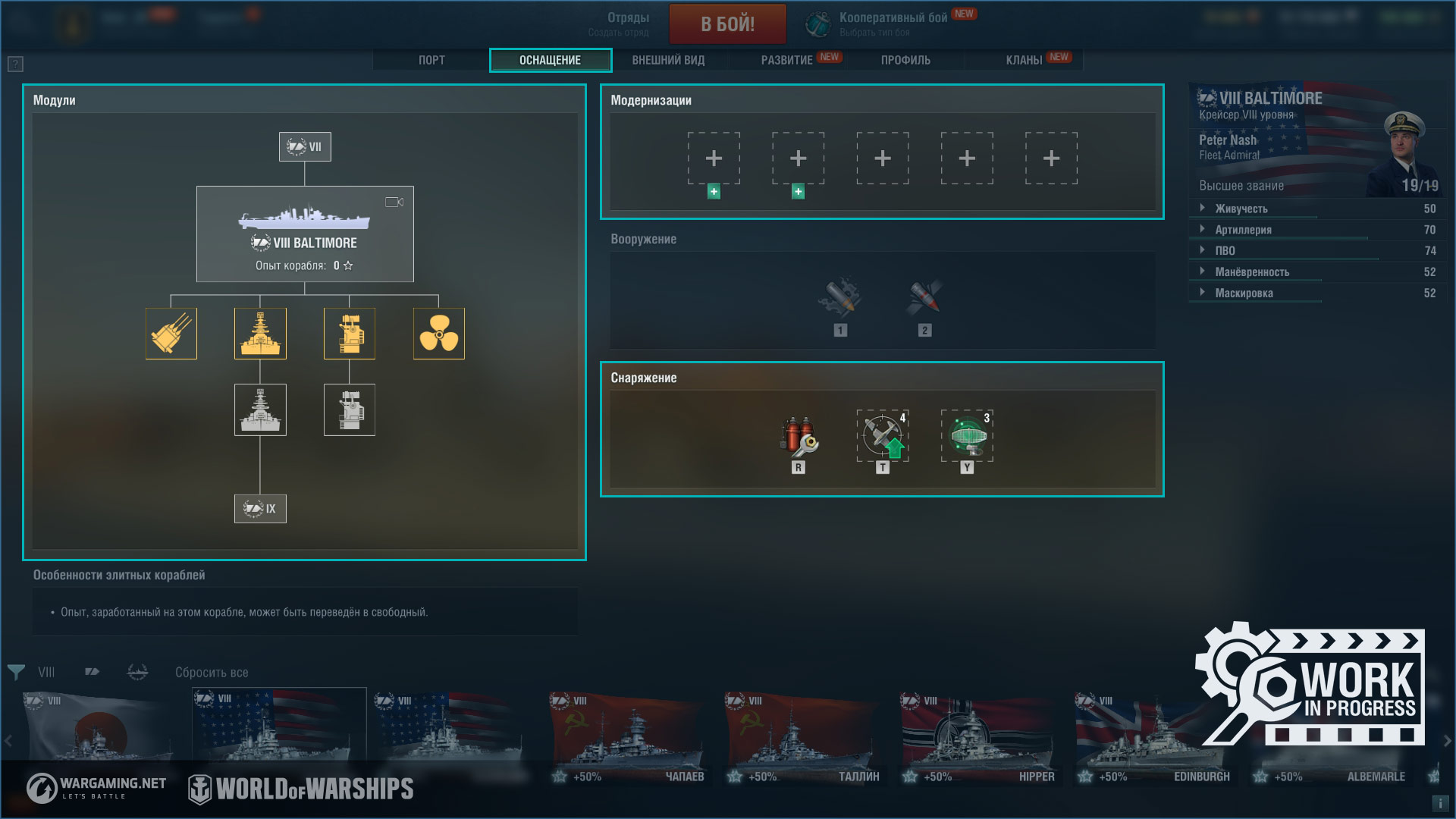This screenshot has height=819, width=1456.
Task: Choose the radar consumable slot
Action: 967,436
